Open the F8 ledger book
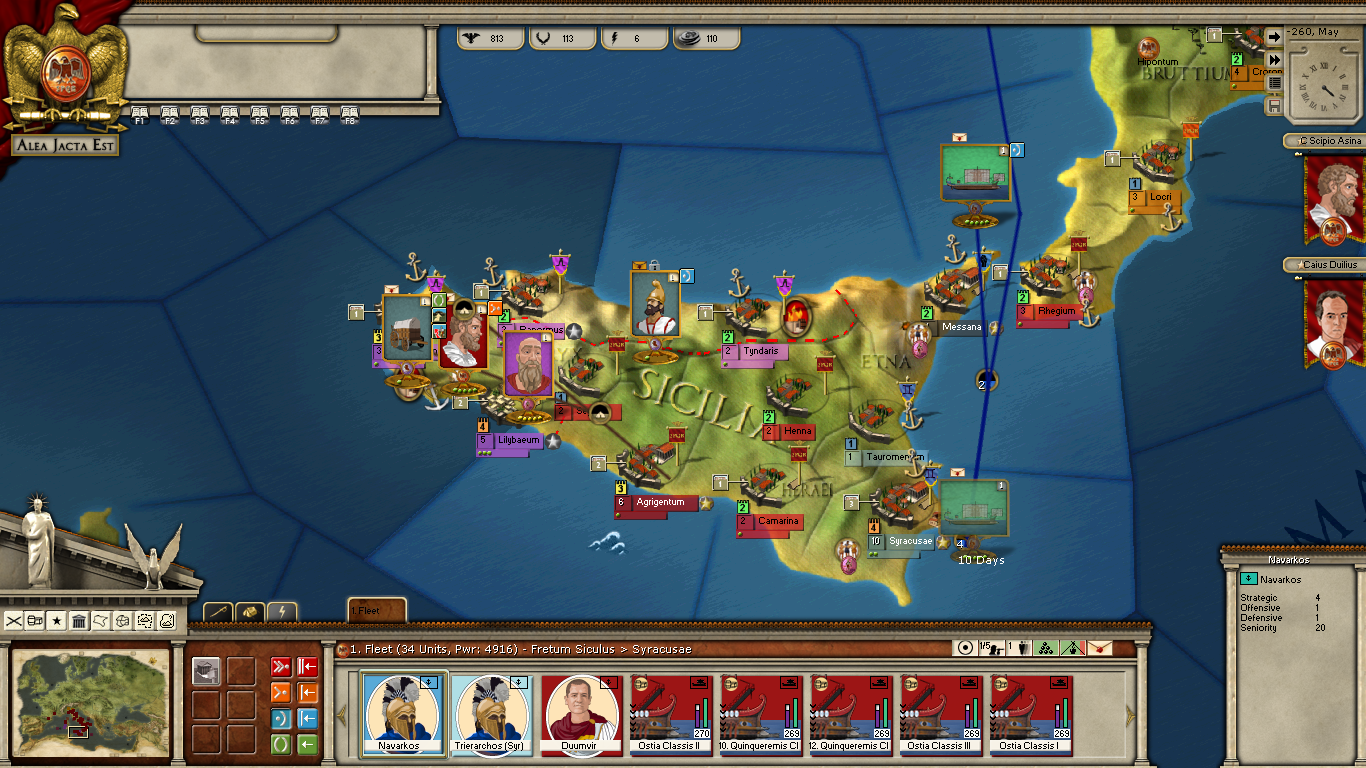 (350, 114)
